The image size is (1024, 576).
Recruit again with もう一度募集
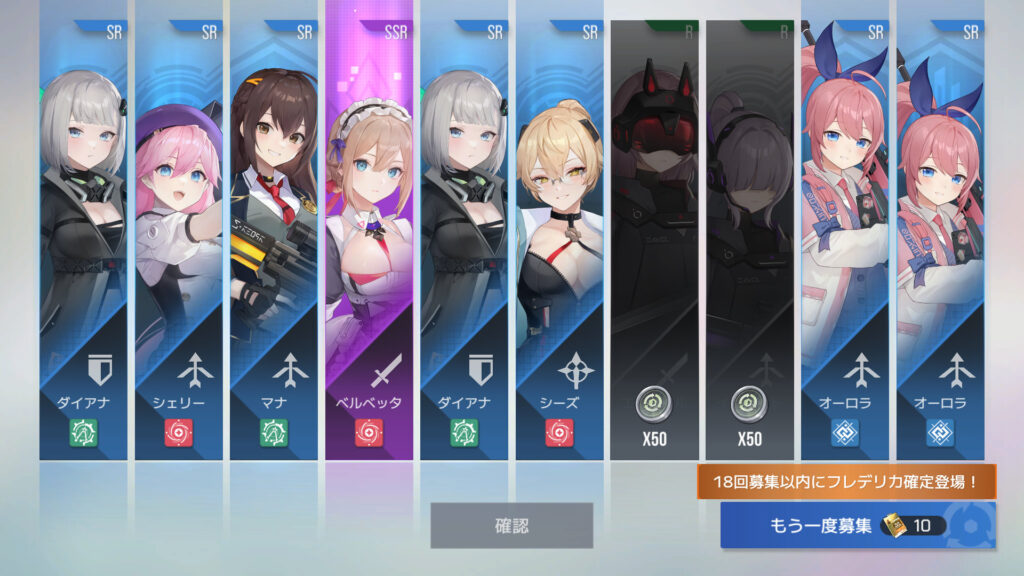857,526
